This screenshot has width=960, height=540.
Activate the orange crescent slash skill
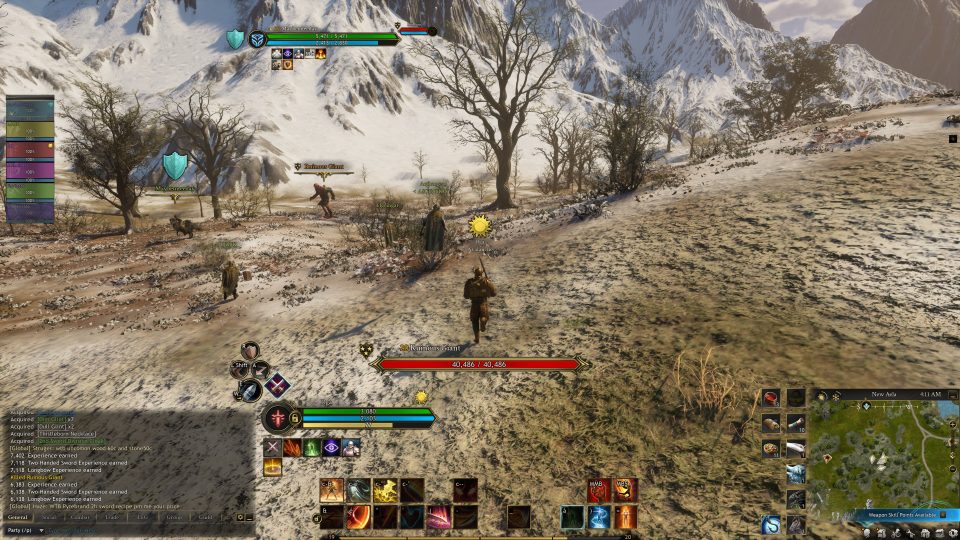(359, 516)
